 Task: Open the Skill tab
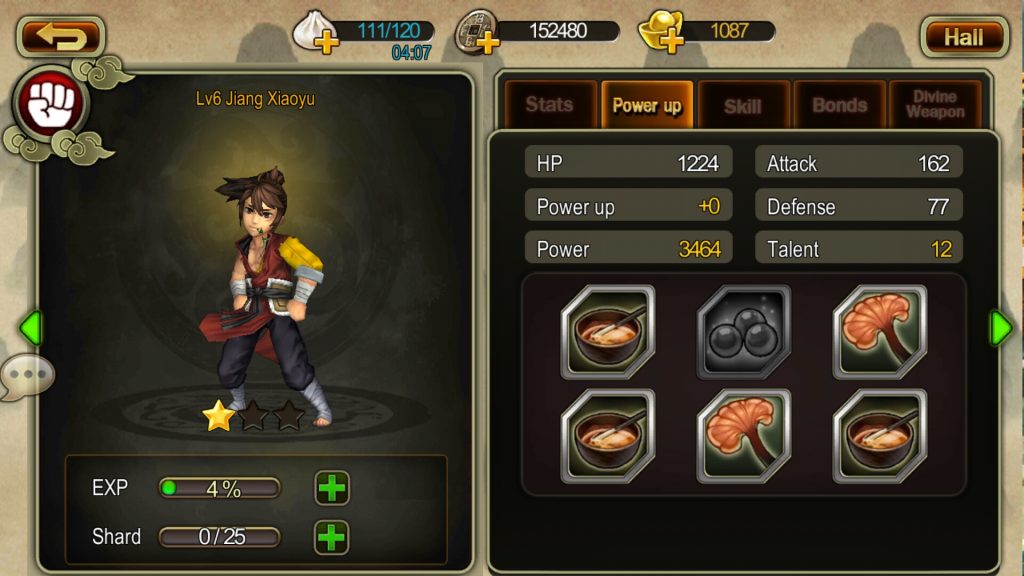[x=742, y=105]
